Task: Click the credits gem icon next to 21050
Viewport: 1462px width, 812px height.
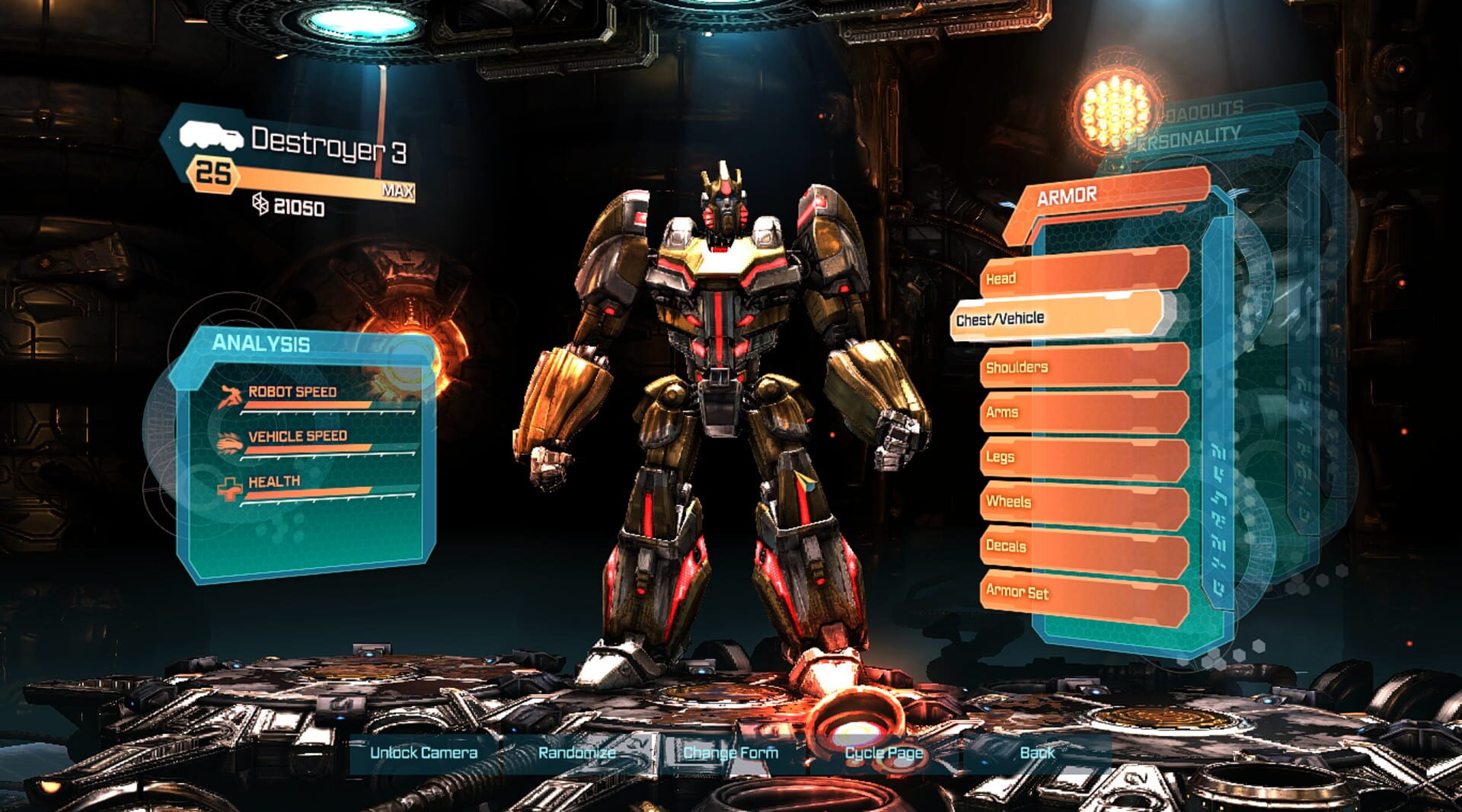Action: (261, 205)
